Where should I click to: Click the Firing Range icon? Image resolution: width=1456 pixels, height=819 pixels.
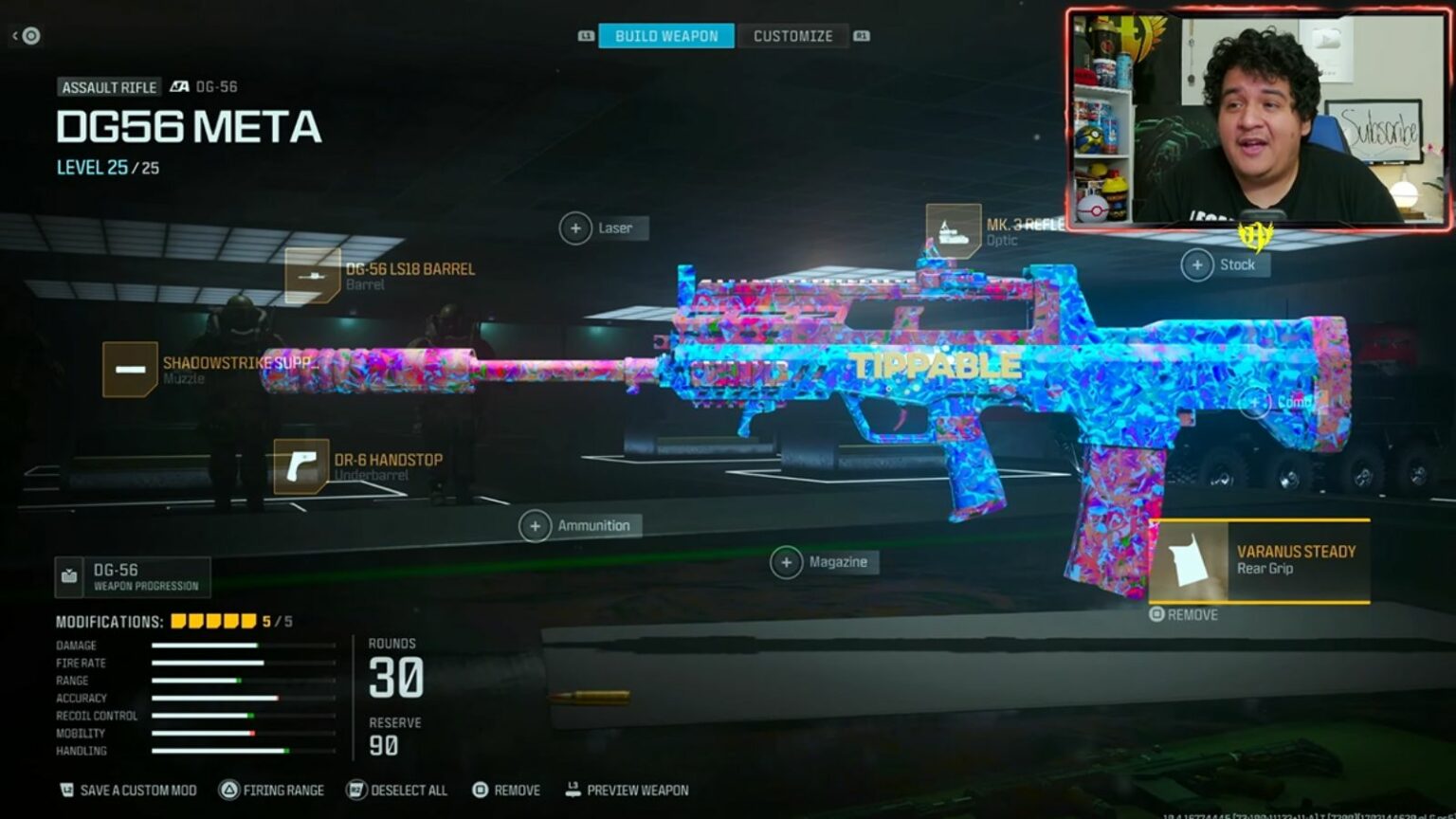point(230,790)
